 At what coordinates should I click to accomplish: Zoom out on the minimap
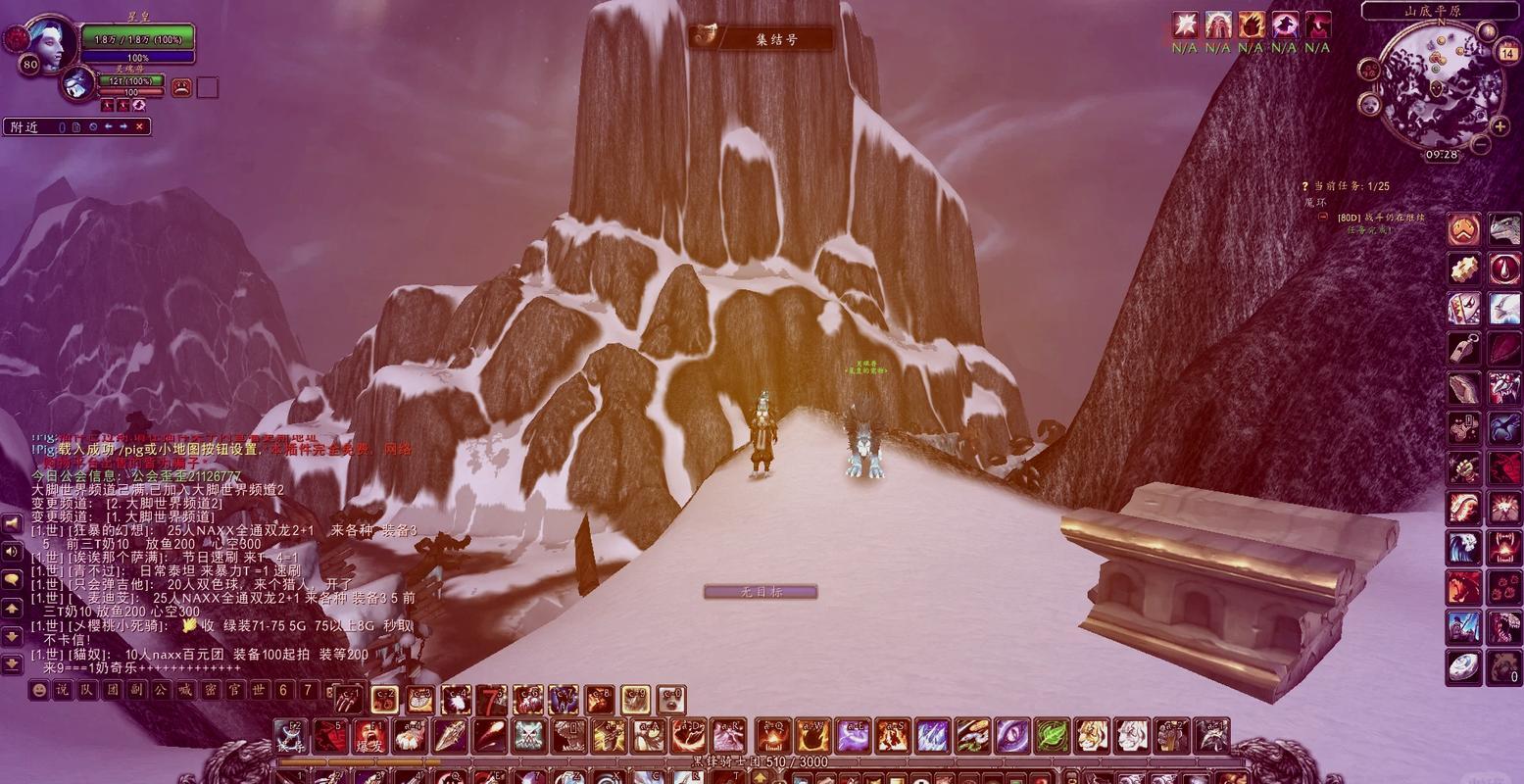[x=1481, y=145]
